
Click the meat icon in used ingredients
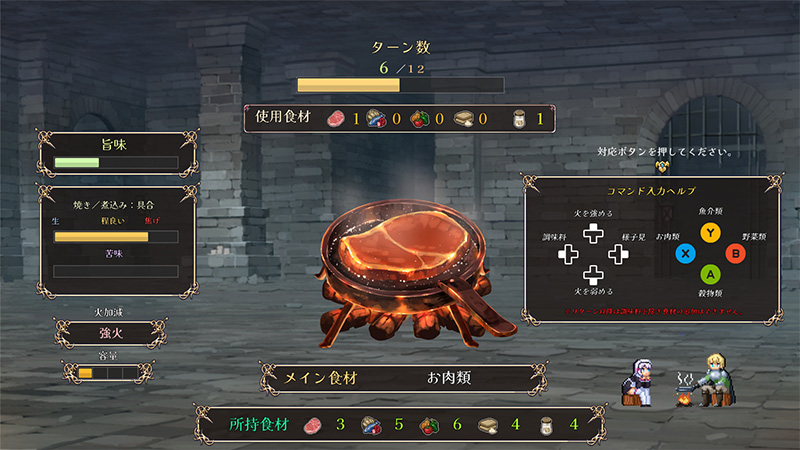click(x=332, y=118)
